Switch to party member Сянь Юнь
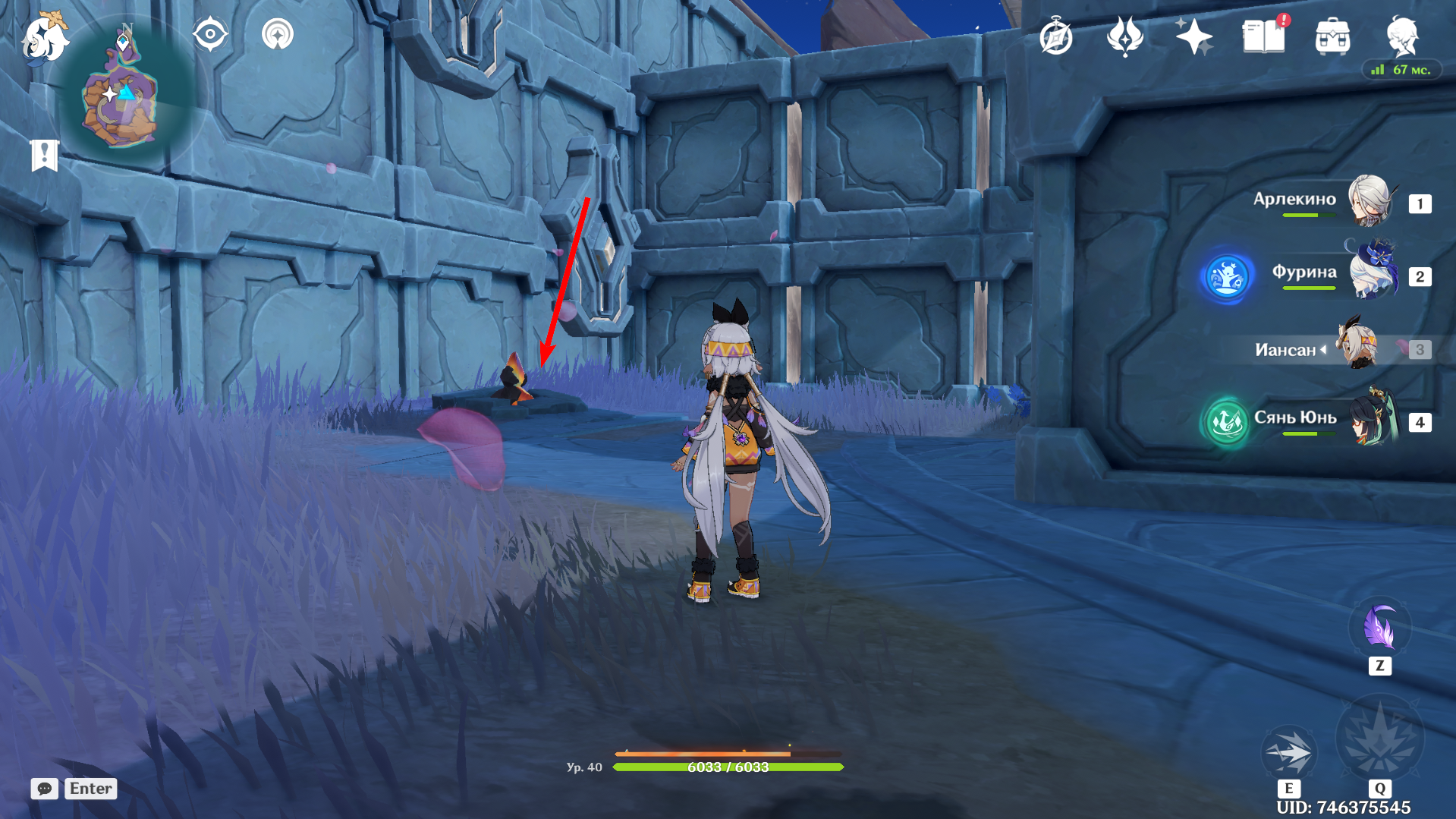This screenshot has height=819, width=1456. pos(1372,419)
